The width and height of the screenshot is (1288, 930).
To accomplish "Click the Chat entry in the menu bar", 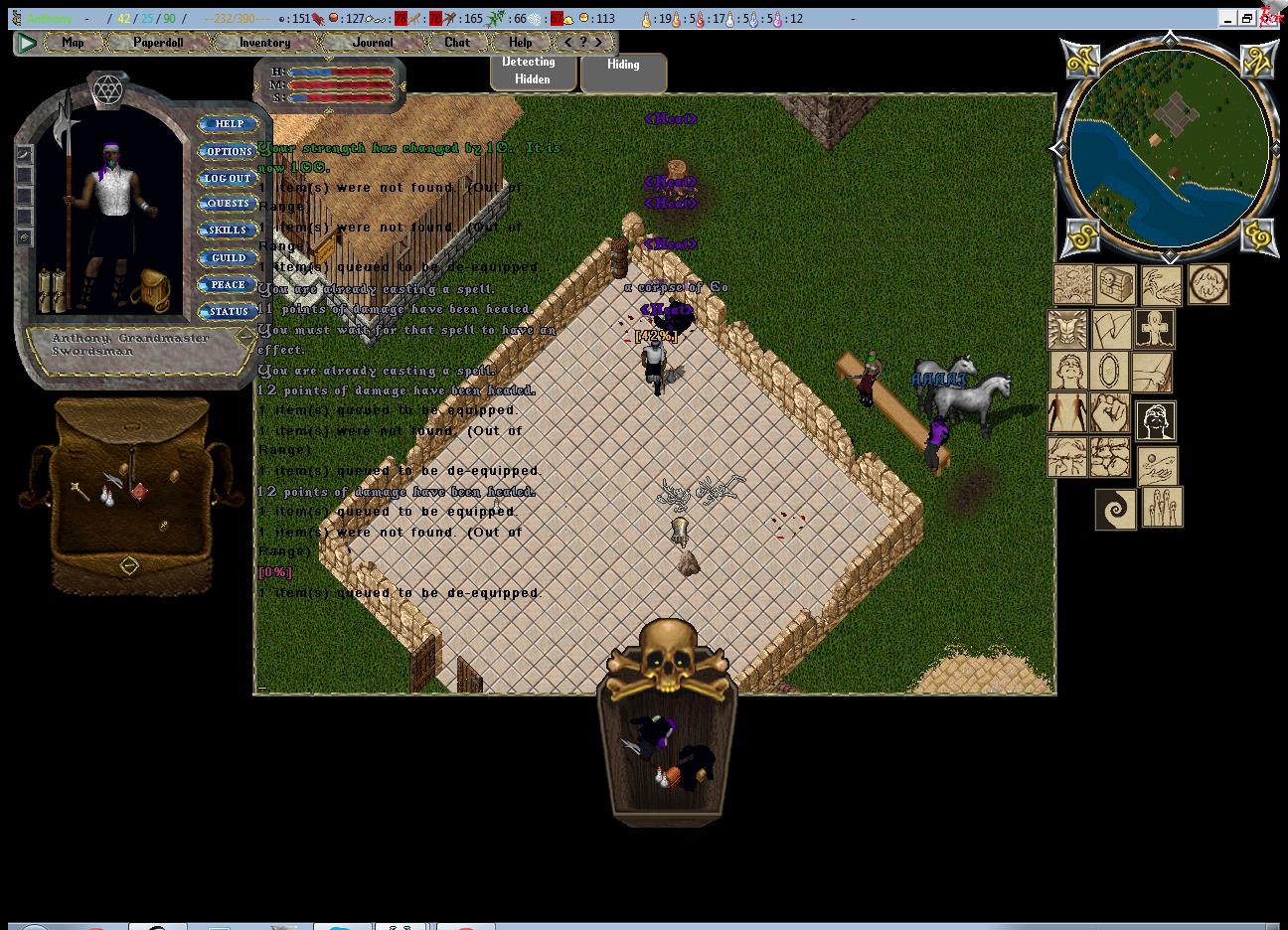I will [x=457, y=43].
